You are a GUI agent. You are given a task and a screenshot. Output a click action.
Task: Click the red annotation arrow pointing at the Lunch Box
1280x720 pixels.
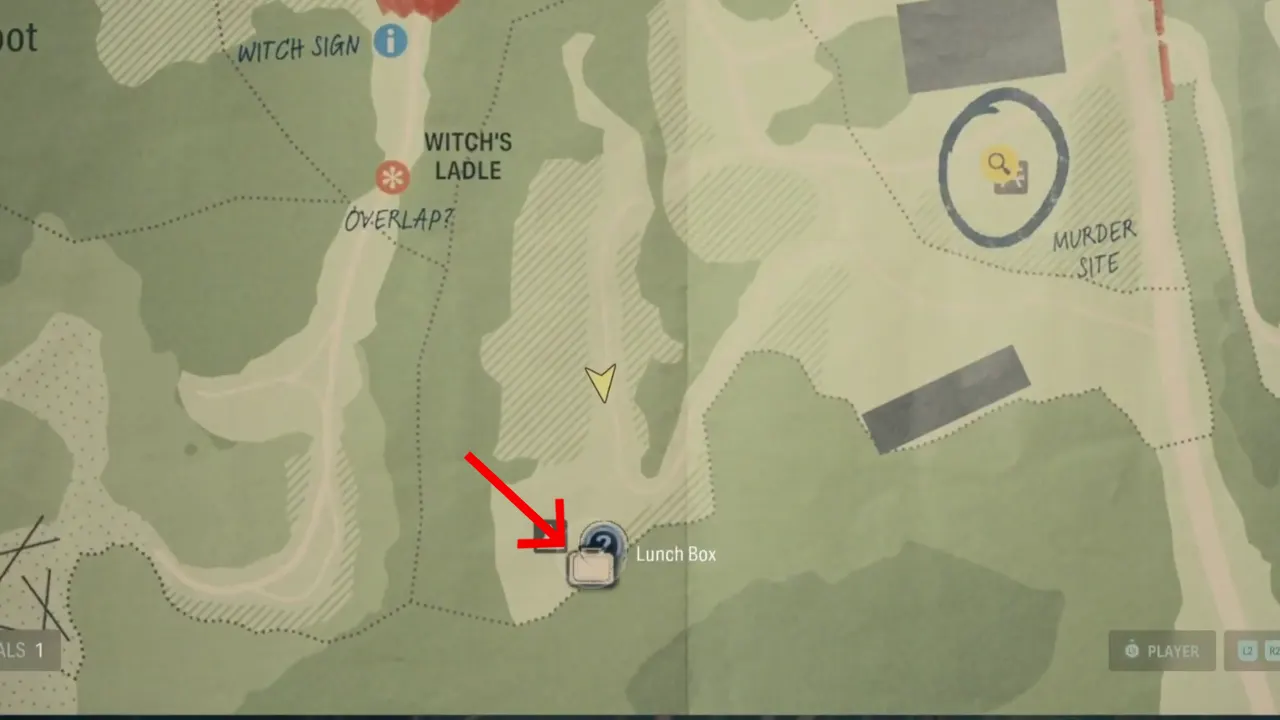512,500
